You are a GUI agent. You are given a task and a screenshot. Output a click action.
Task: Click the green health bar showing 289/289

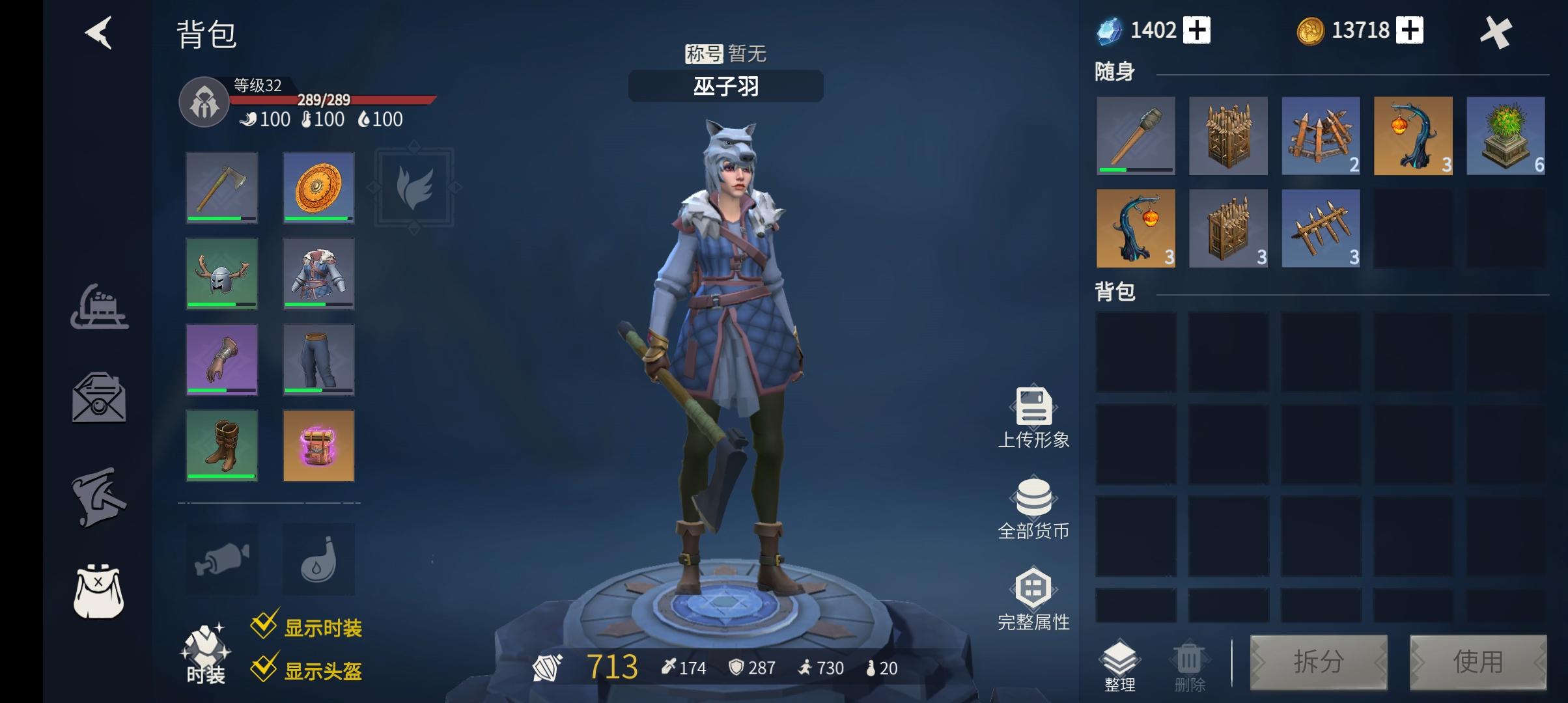pyautogui.click(x=332, y=99)
